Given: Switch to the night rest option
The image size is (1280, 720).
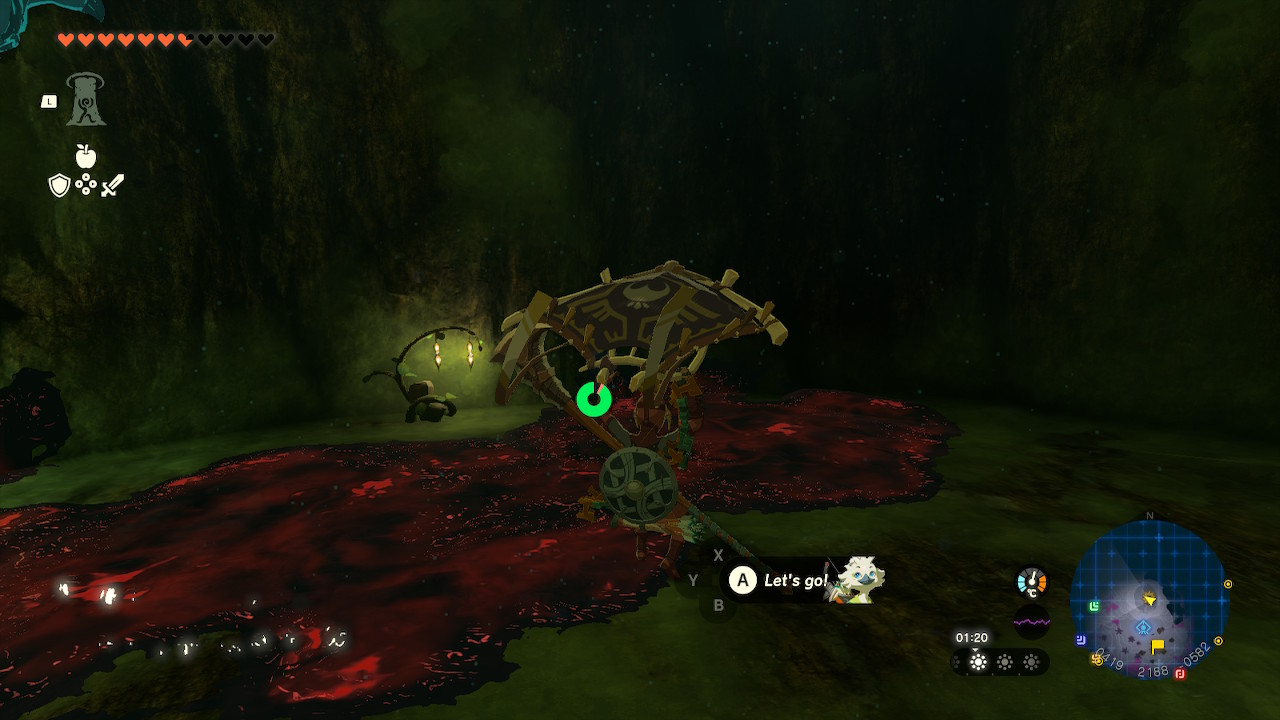Looking at the screenshot, I should click(x=1031, y=661).
